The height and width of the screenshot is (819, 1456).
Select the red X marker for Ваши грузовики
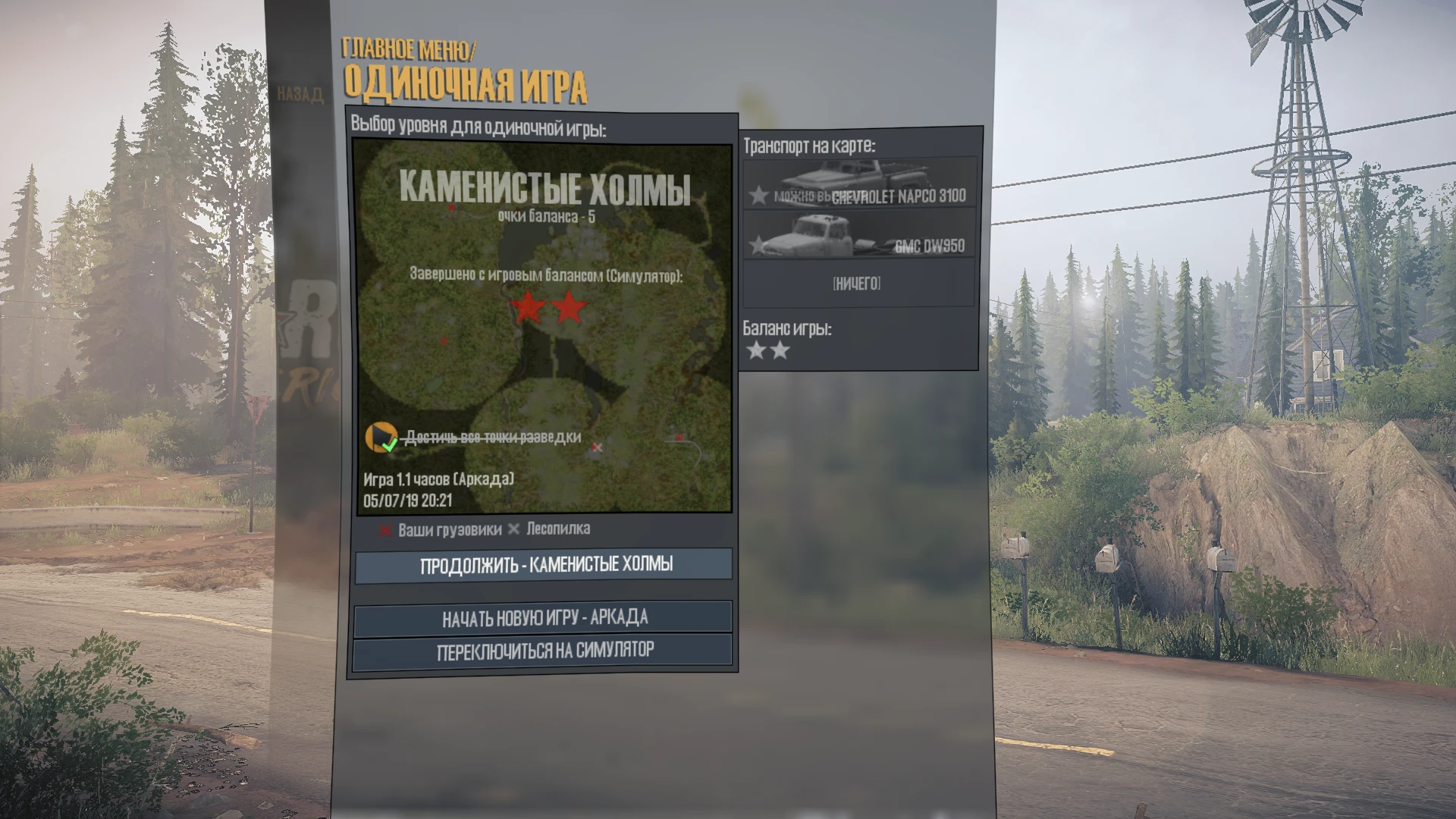tap(386, 530)
